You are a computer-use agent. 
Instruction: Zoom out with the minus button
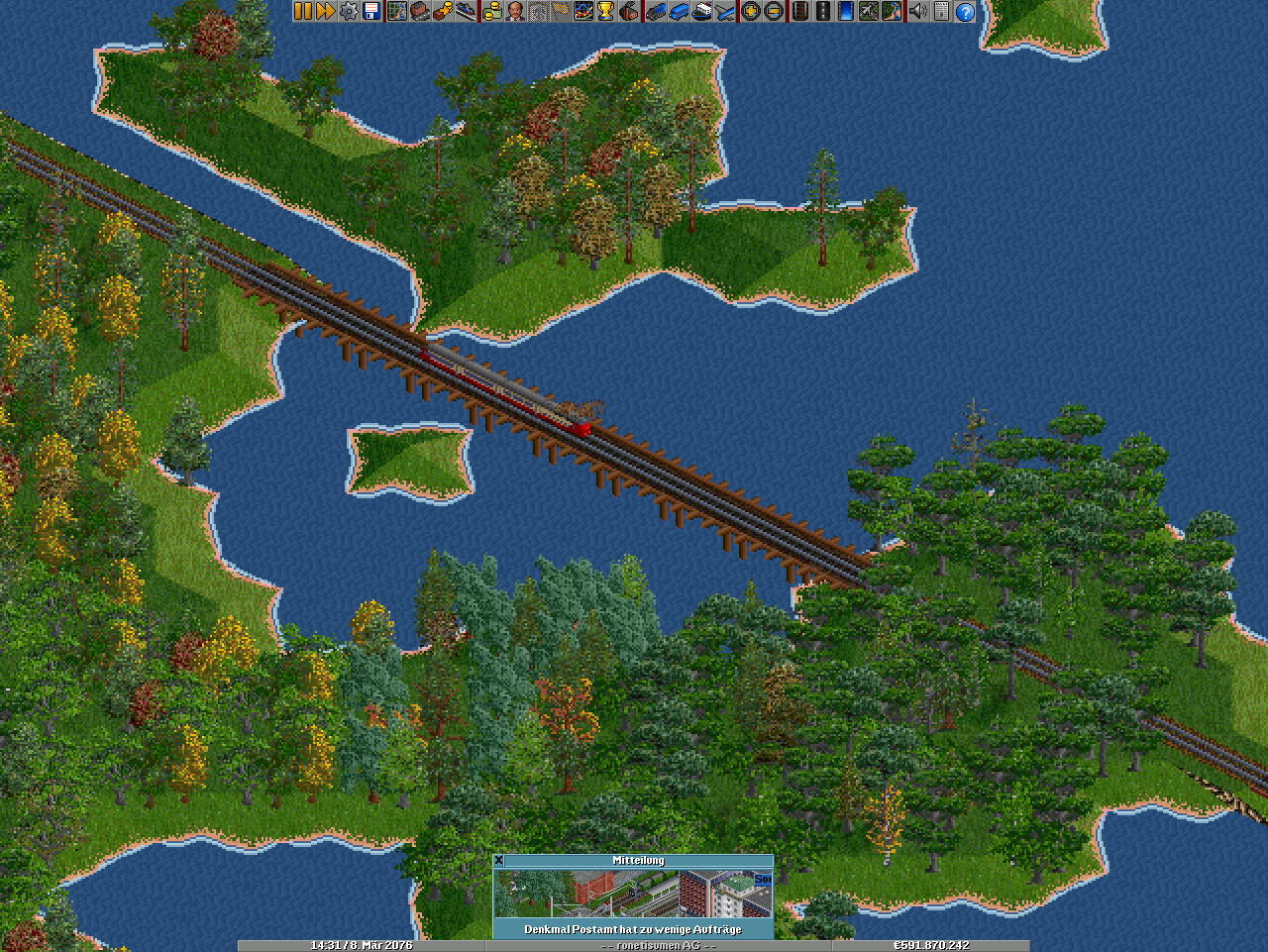point(773,11)
